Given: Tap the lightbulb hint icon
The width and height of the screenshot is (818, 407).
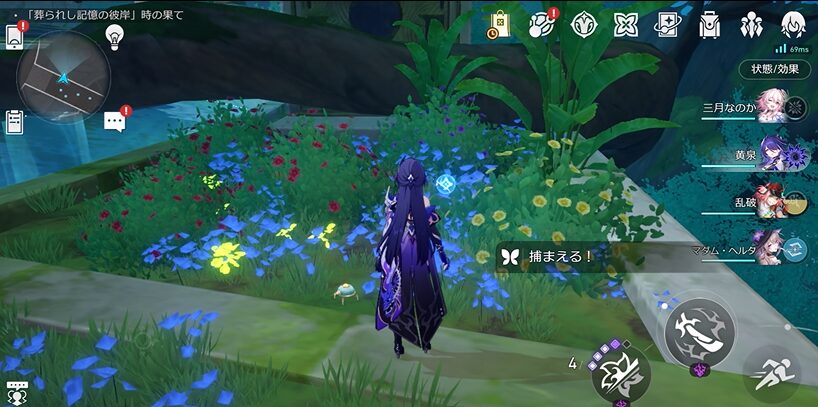Looking at the screenshot, I should tap(114, 36).
